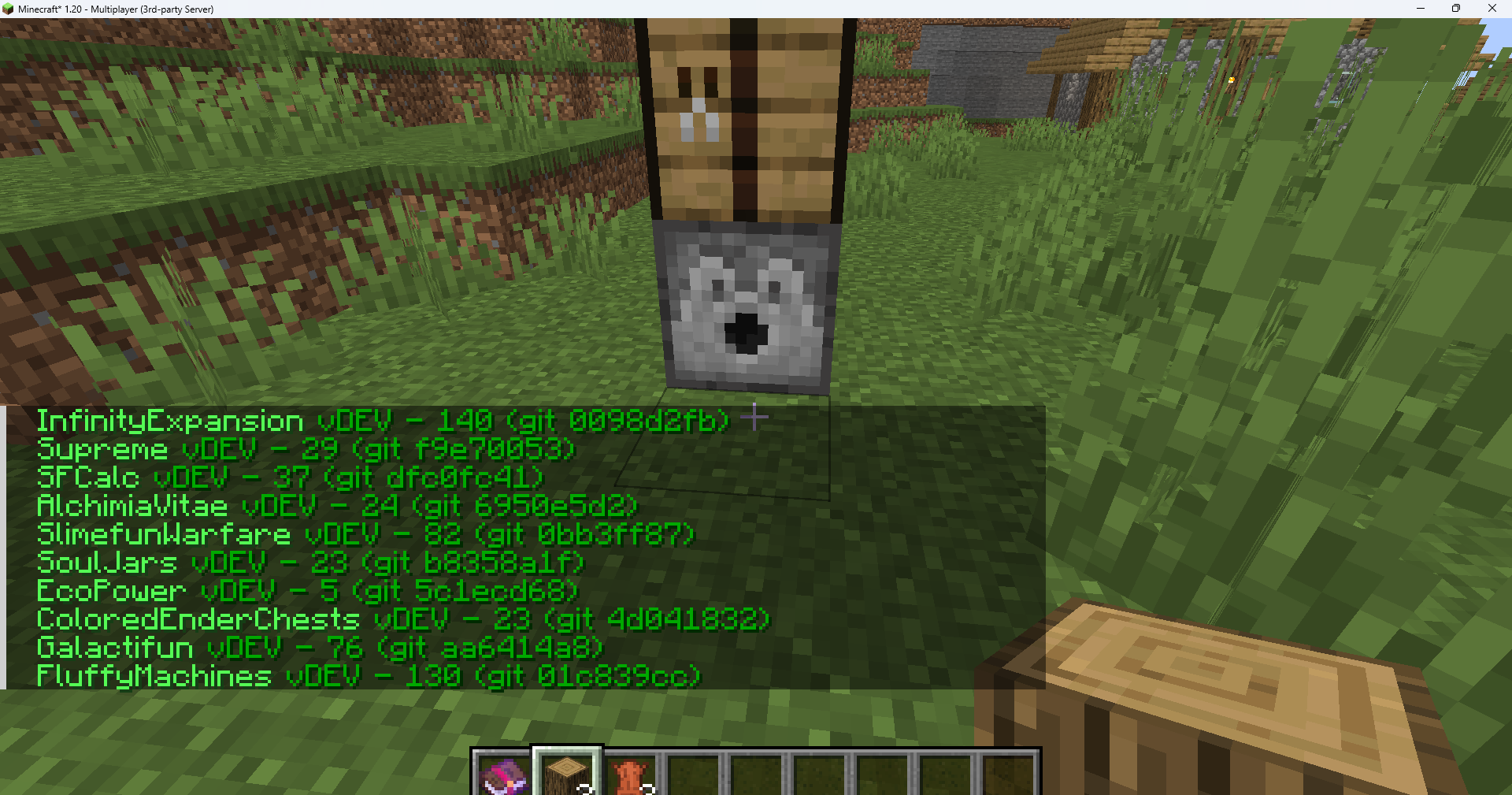The image size is (1512, 795).
Task: Click the Minecraft grass block icon in the title bar
Action: coord(9,9)
